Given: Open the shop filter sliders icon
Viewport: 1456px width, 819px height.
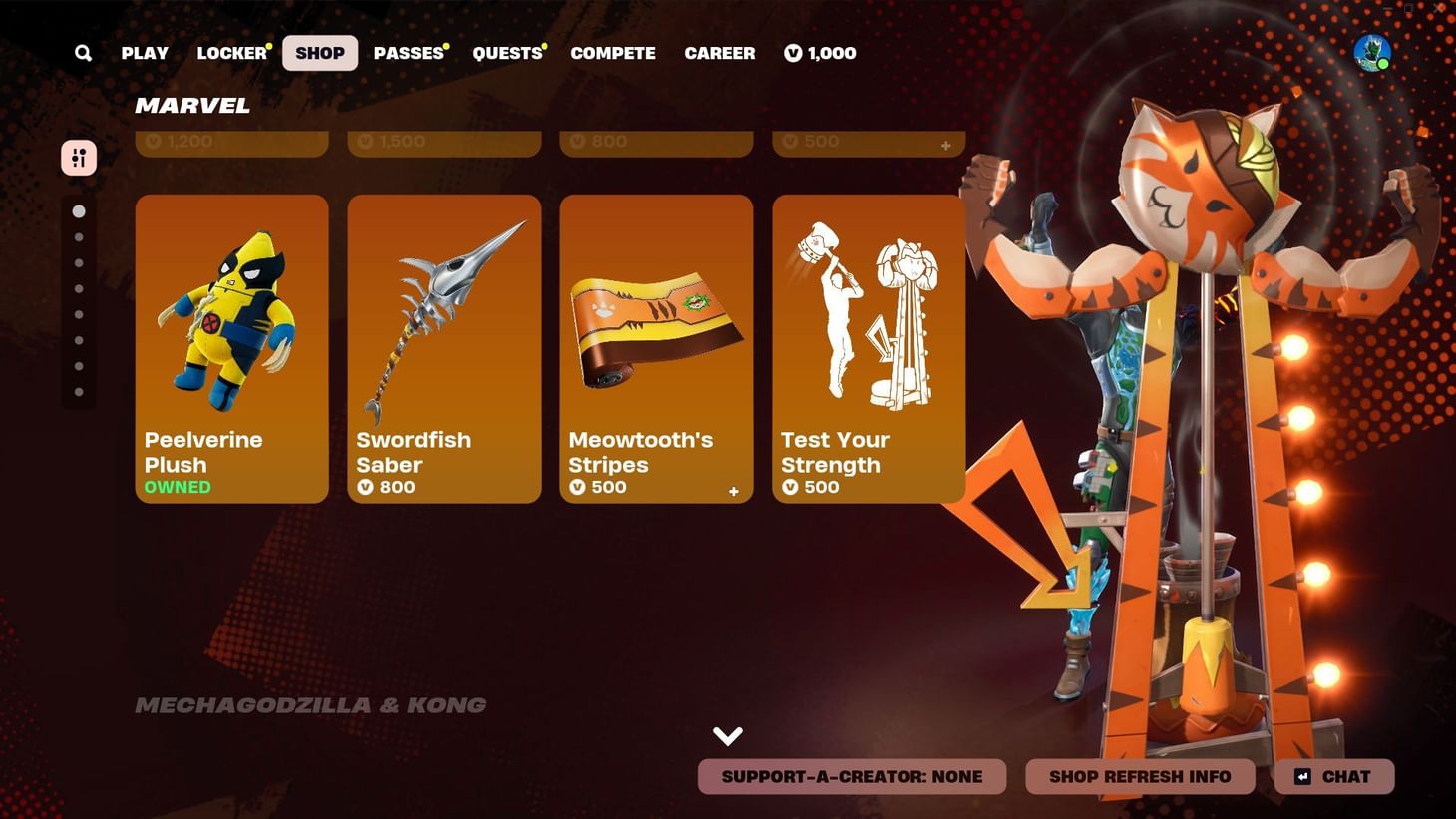Looking at the screenshot, I should point(79,157).
